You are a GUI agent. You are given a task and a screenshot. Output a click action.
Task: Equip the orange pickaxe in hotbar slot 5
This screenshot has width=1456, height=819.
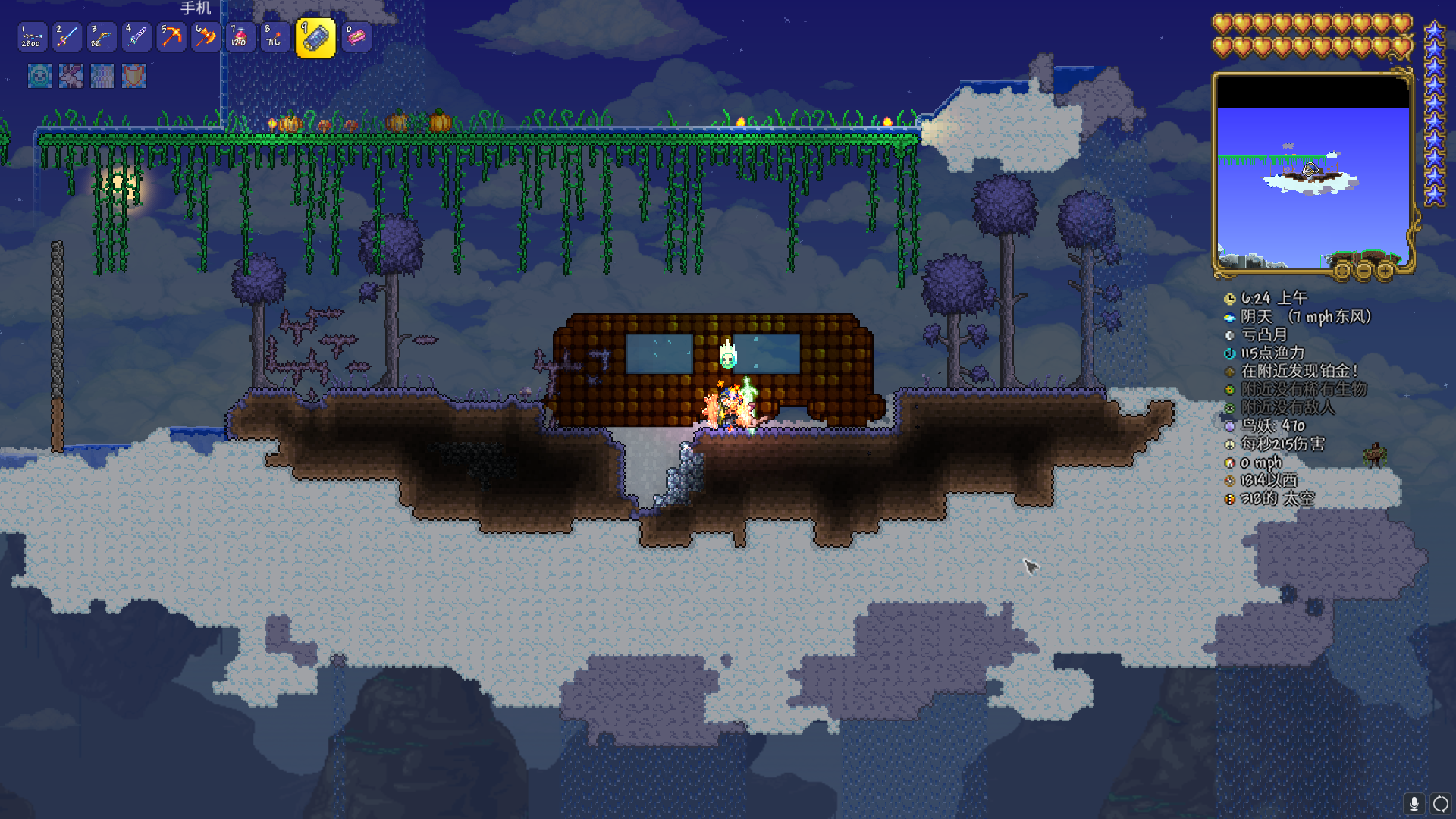[171, 36]
